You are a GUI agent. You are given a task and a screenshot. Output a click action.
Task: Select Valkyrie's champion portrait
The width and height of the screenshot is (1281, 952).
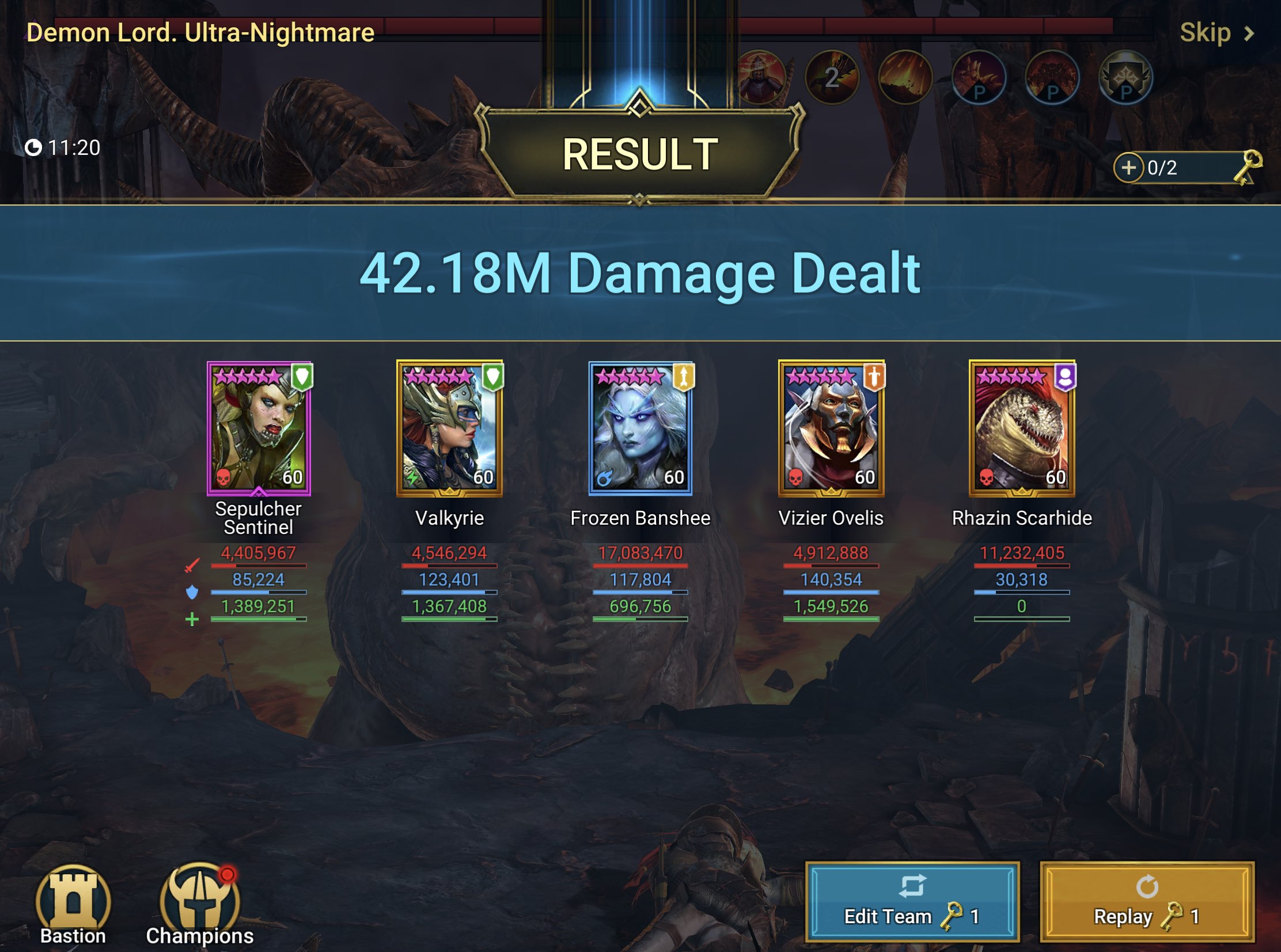(x=449, y=428)
